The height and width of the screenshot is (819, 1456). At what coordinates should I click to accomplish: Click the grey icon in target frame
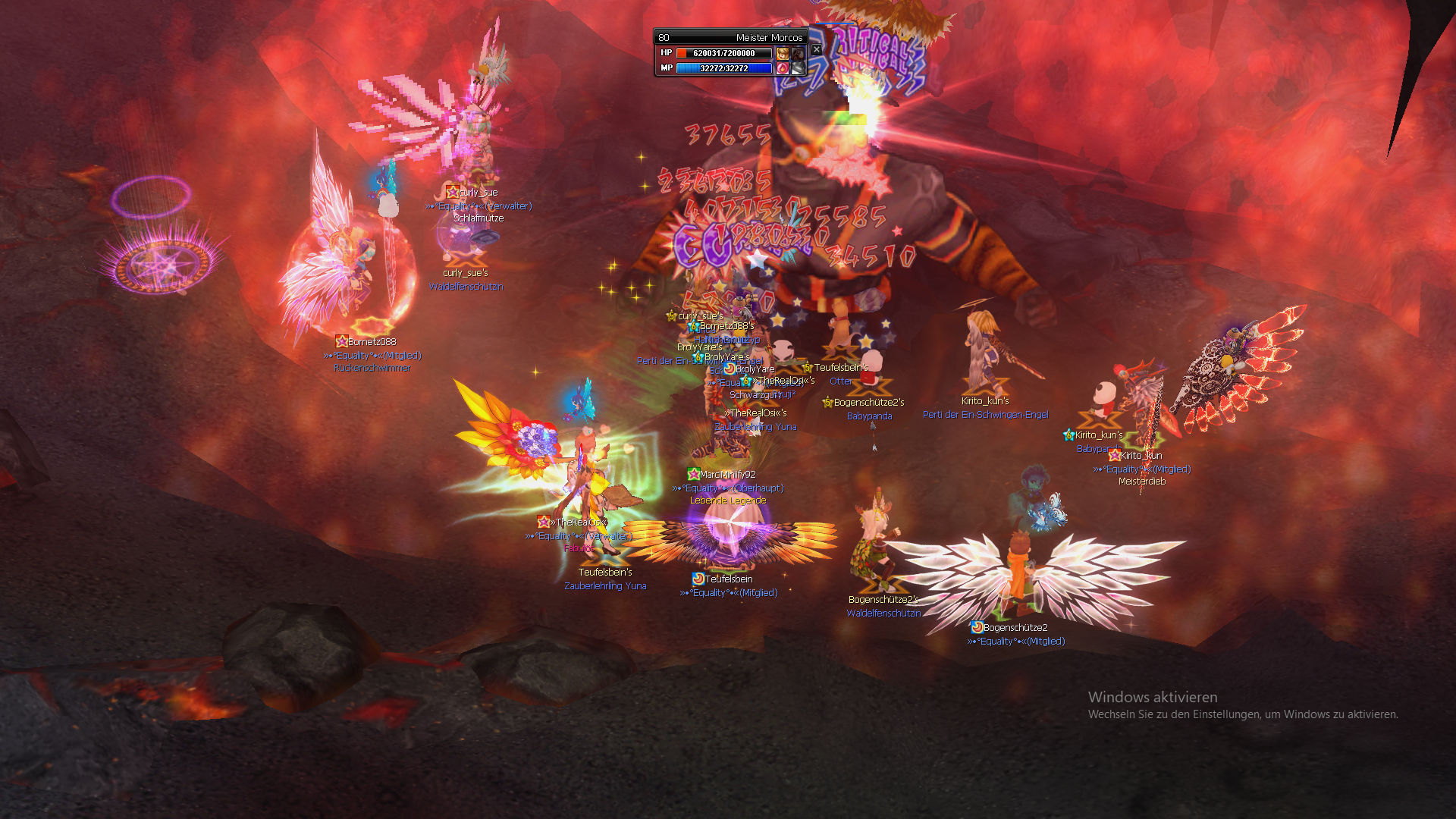pyautogui.click(x=798, y=67)
